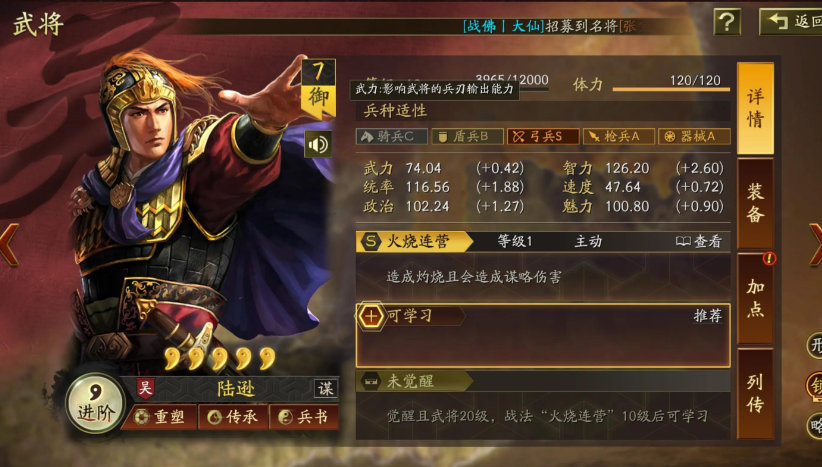Go to previous general with left arrow

pyautogui.click(x=8, y=244)
